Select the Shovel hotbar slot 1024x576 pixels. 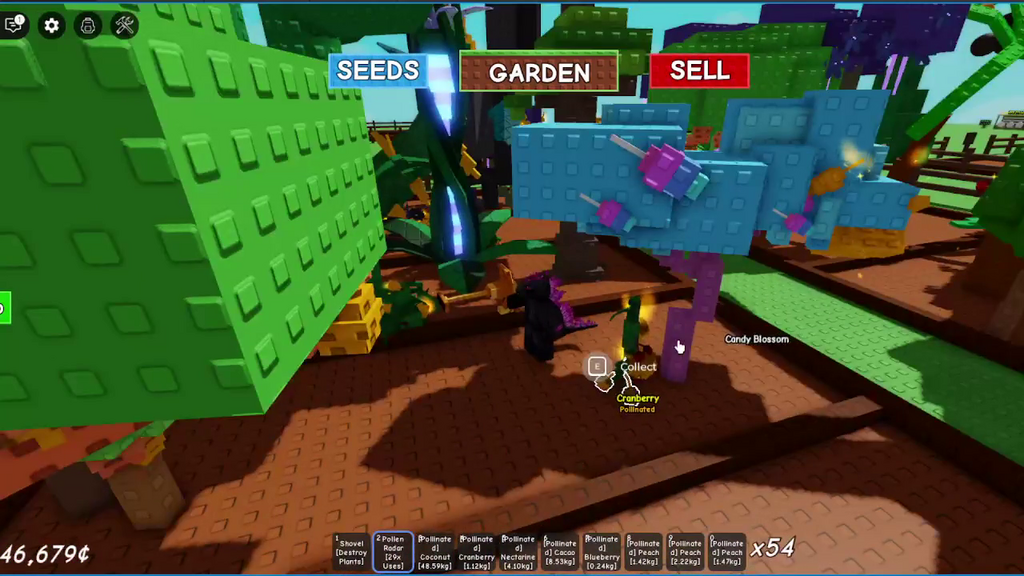click(x=351, y=551)
